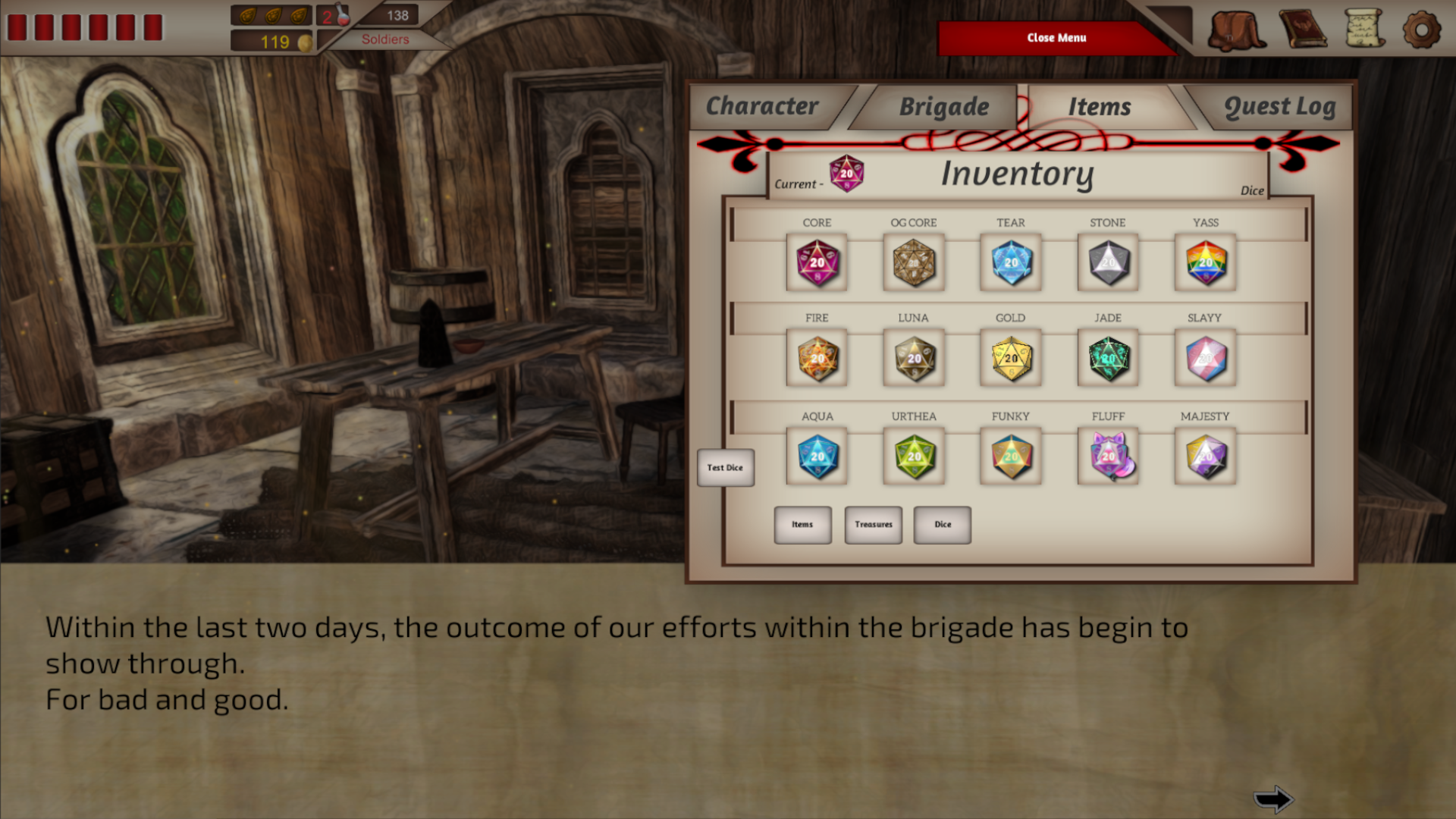Switch to the Quest Log tab

point(1279,106)
